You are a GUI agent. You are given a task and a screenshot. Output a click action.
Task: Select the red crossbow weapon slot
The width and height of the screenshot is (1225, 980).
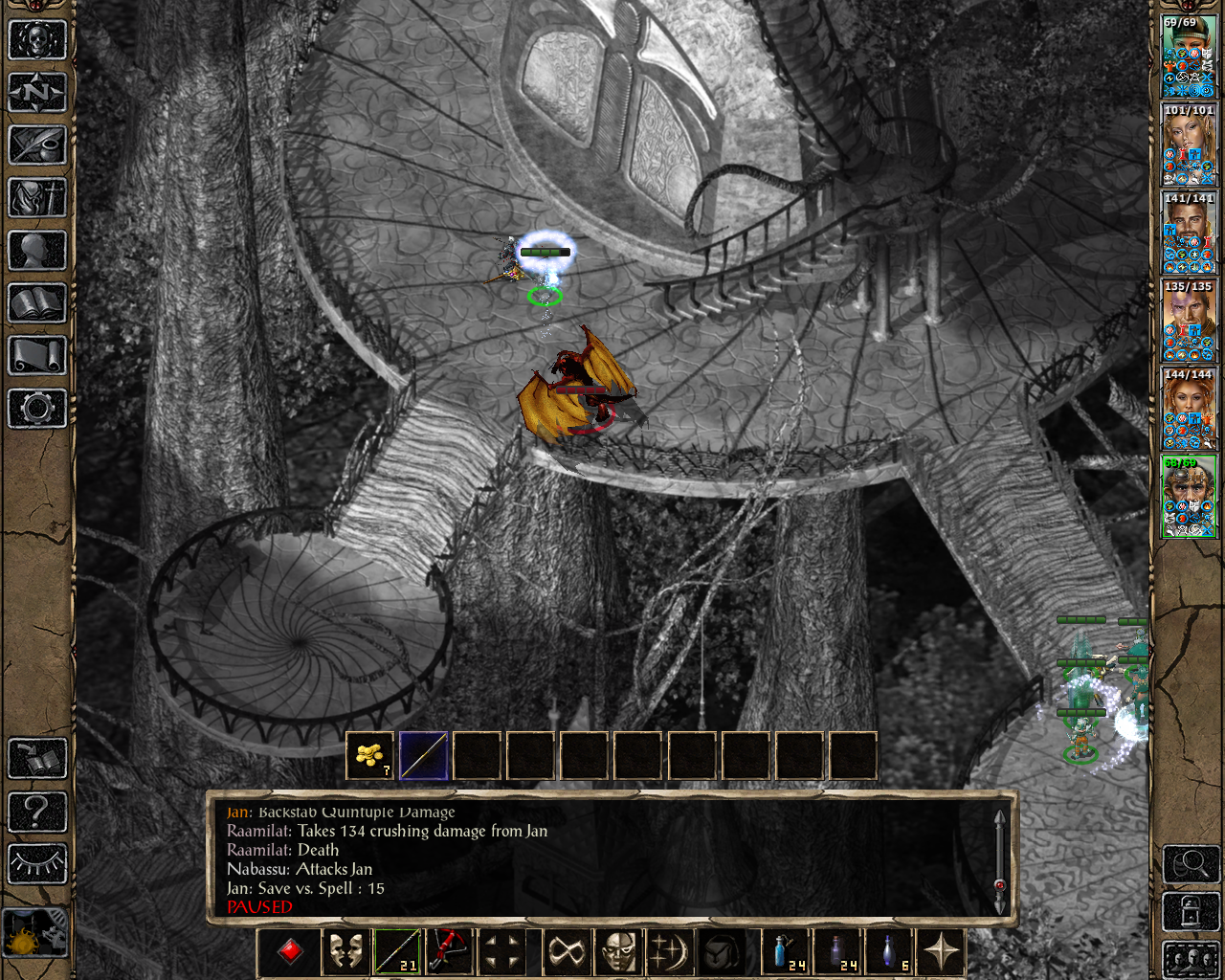coord(448,952)
